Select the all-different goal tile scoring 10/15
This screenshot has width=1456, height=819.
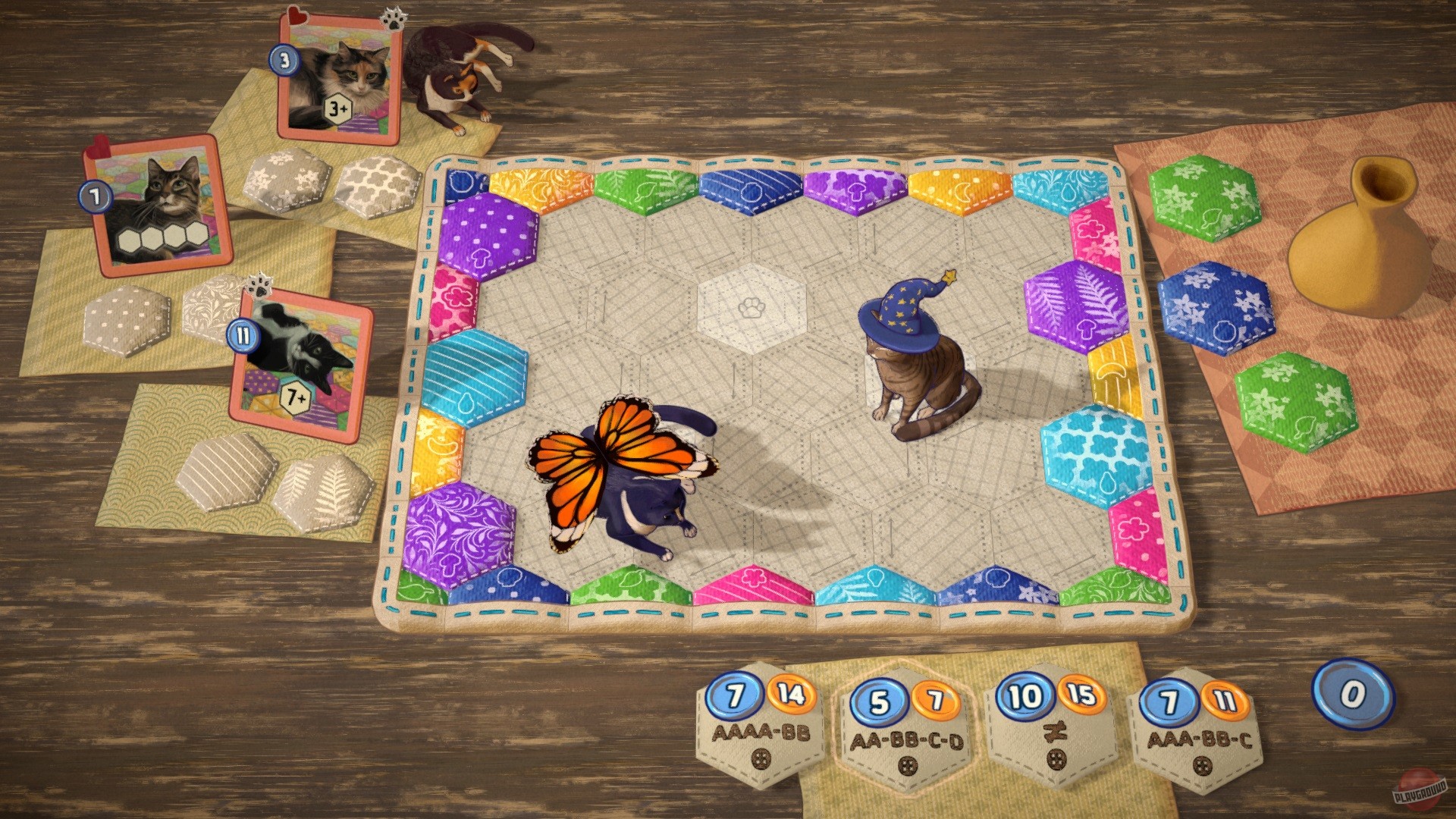[1050, 724]
